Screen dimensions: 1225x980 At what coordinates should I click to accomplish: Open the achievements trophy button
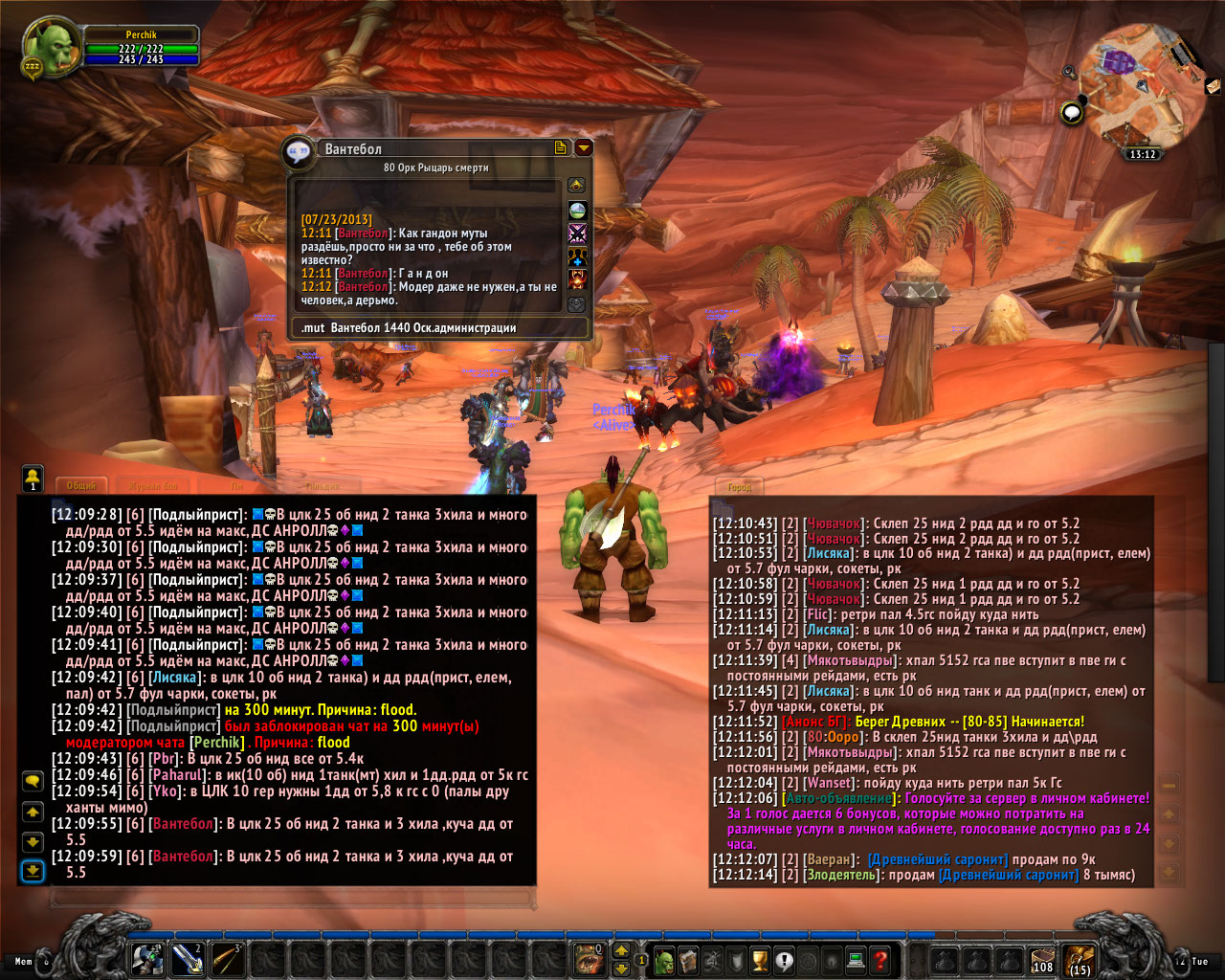pyautogui.click(x=760, y=960)
